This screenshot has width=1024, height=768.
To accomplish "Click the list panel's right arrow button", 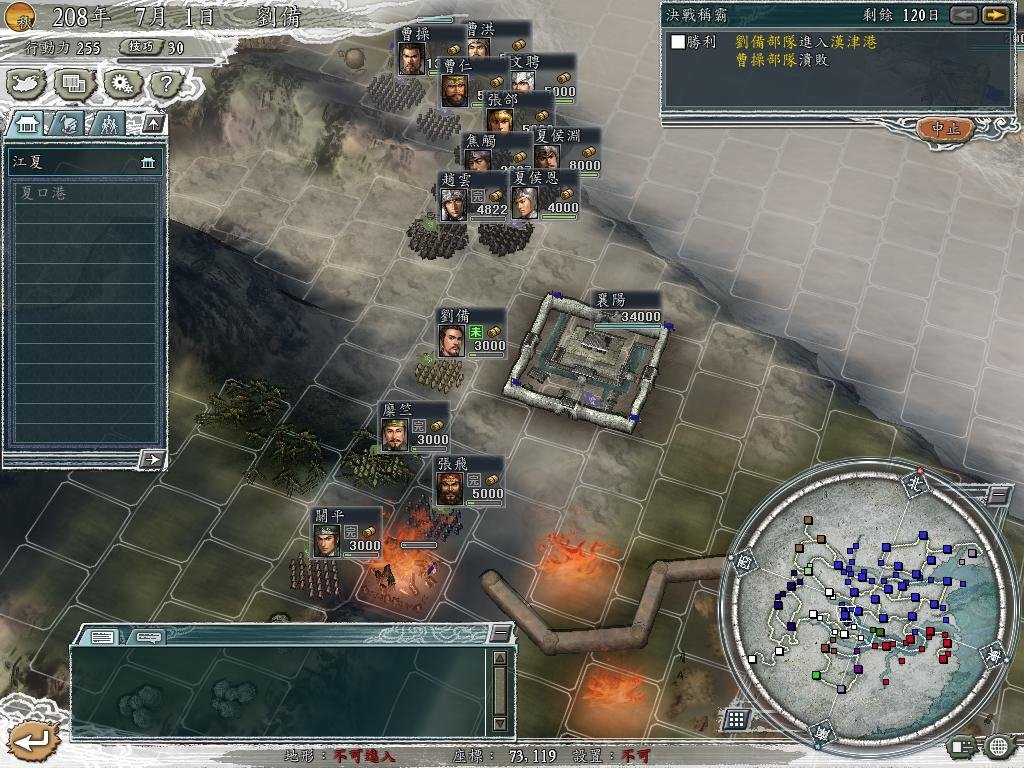I will click(x=153, y=459).
